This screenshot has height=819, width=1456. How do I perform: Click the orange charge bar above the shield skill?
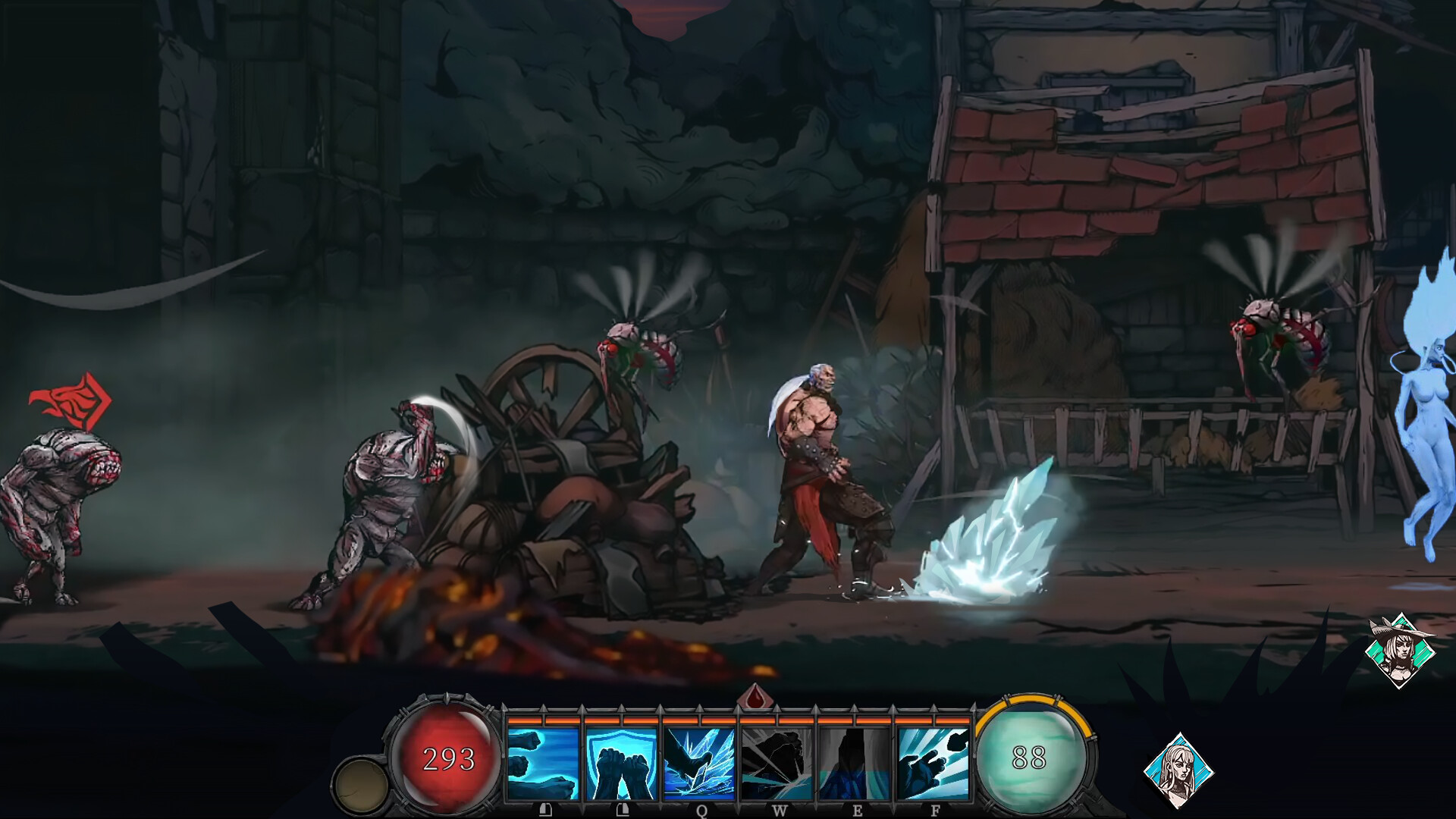[x=621, y=719]
